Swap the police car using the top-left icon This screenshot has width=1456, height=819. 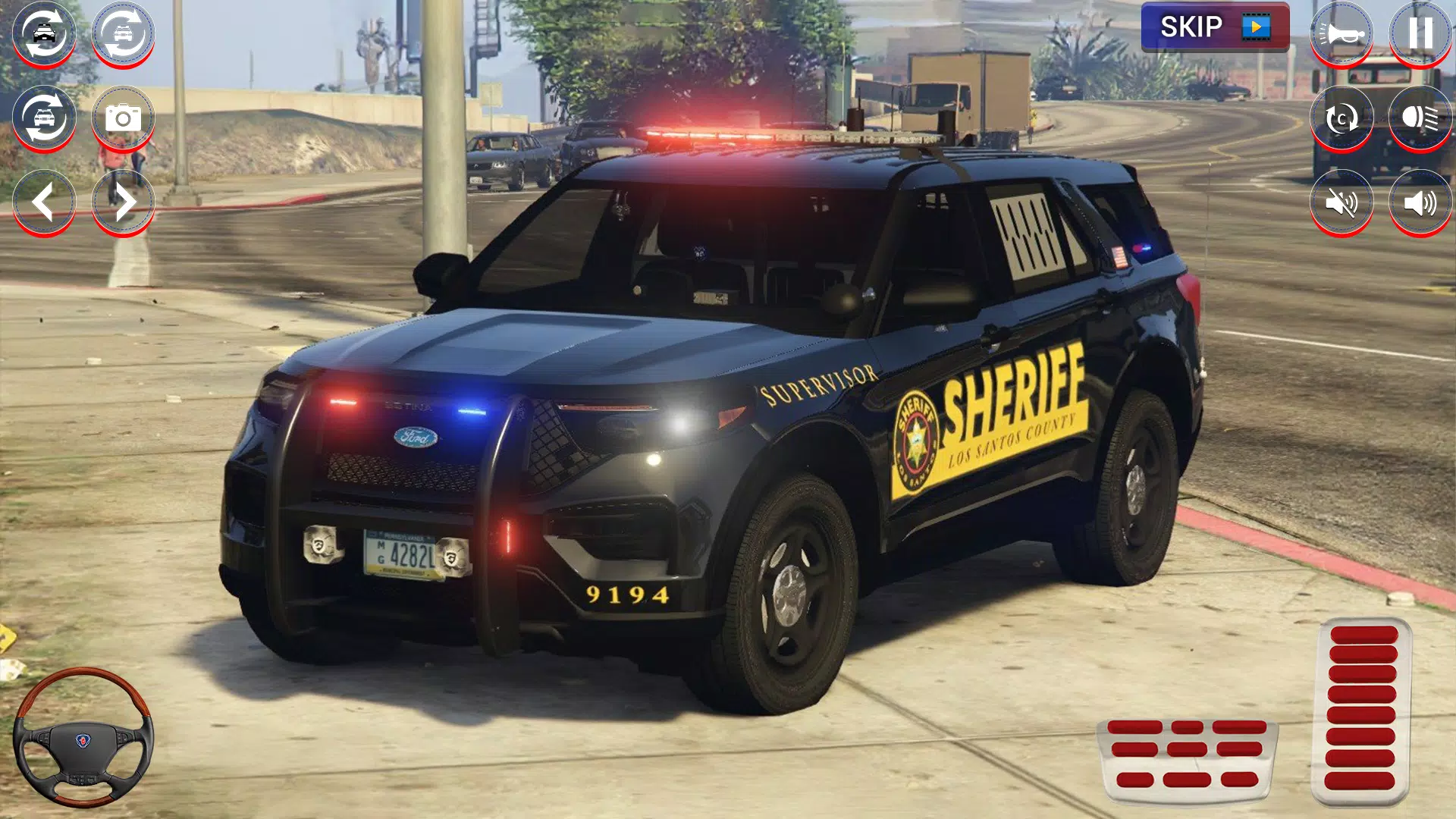43,32
